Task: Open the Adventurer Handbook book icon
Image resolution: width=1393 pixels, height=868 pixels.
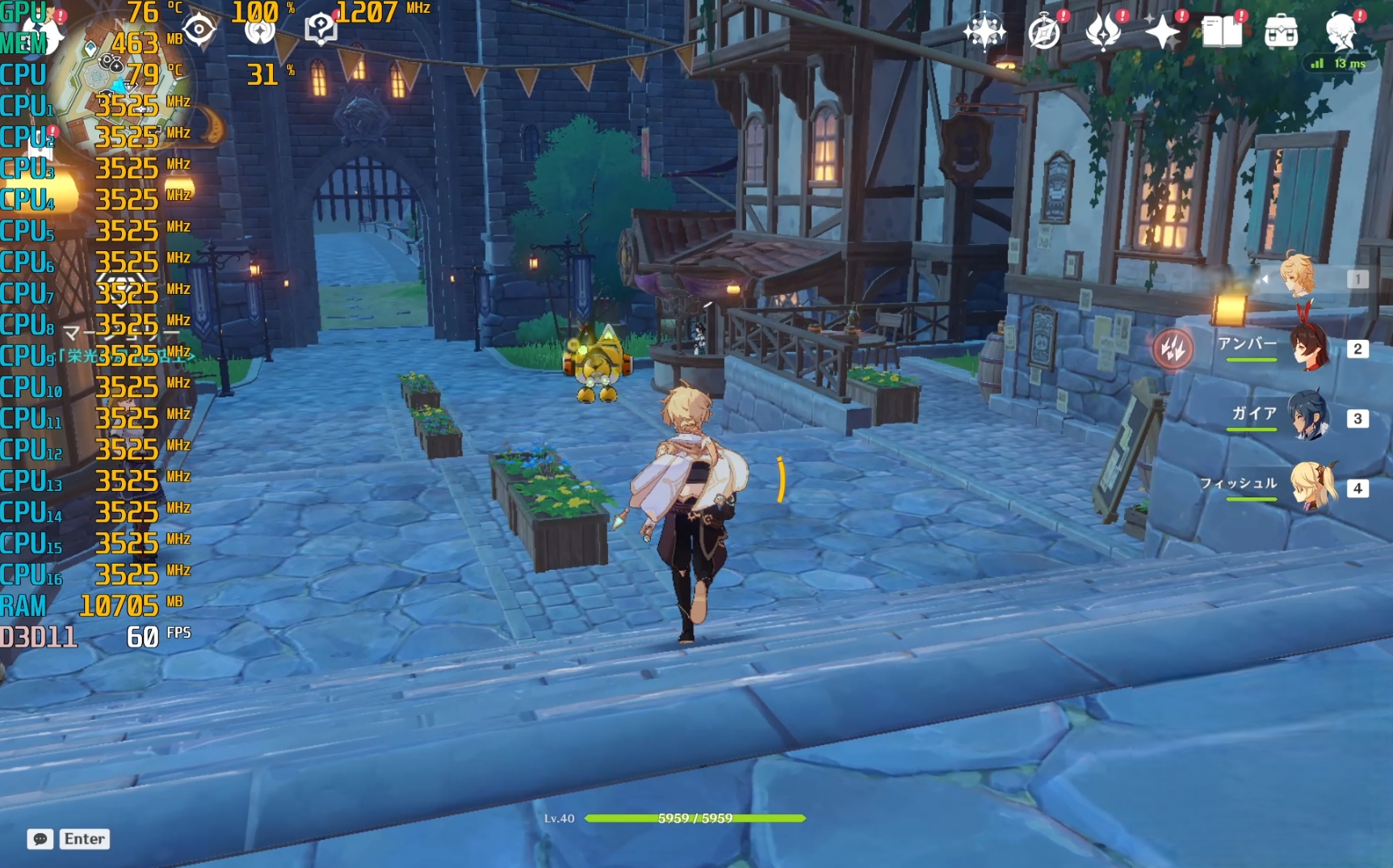Action: coord(1222,33)
